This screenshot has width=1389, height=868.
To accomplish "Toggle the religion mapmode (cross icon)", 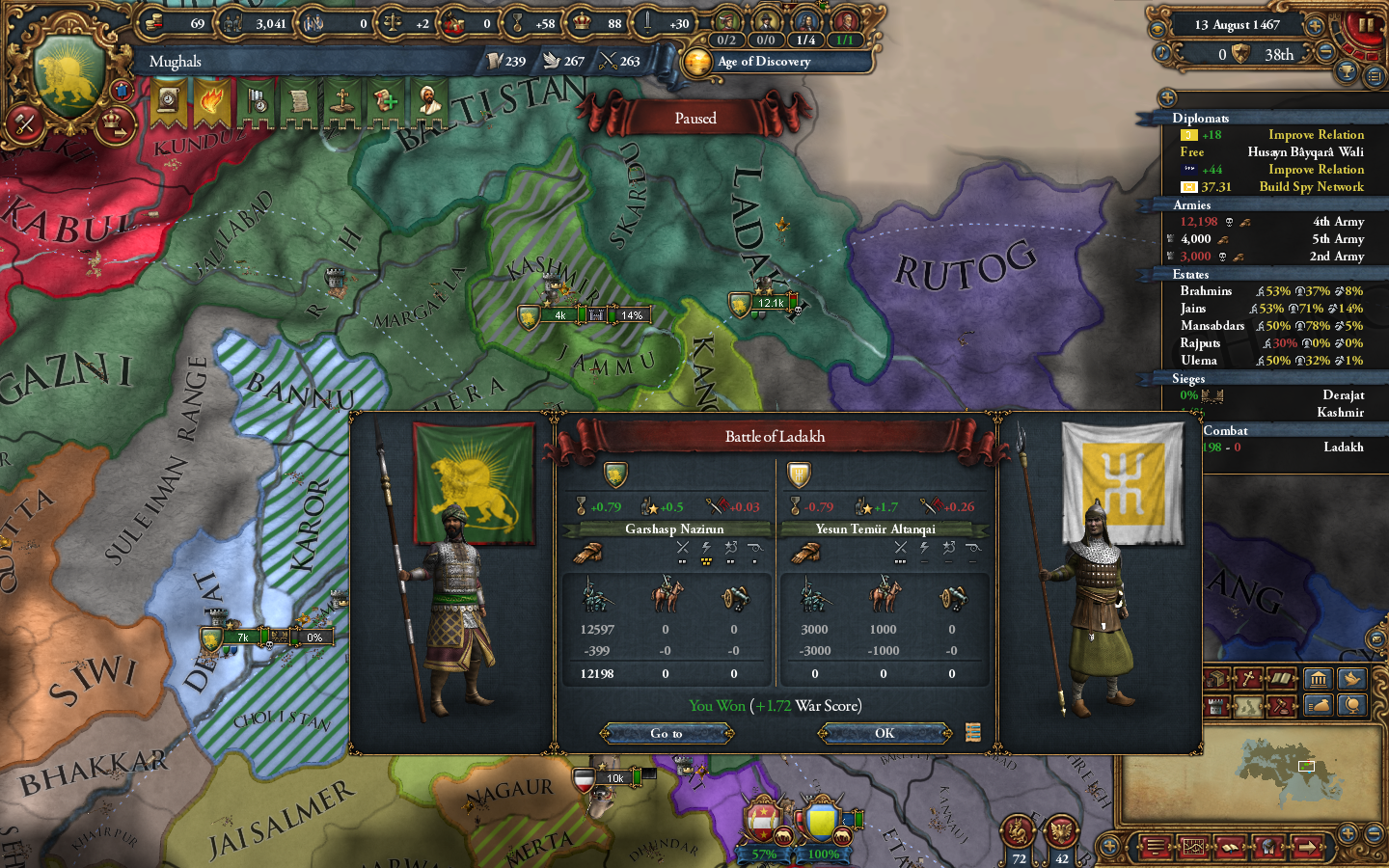I will [x=1248, y=678].
